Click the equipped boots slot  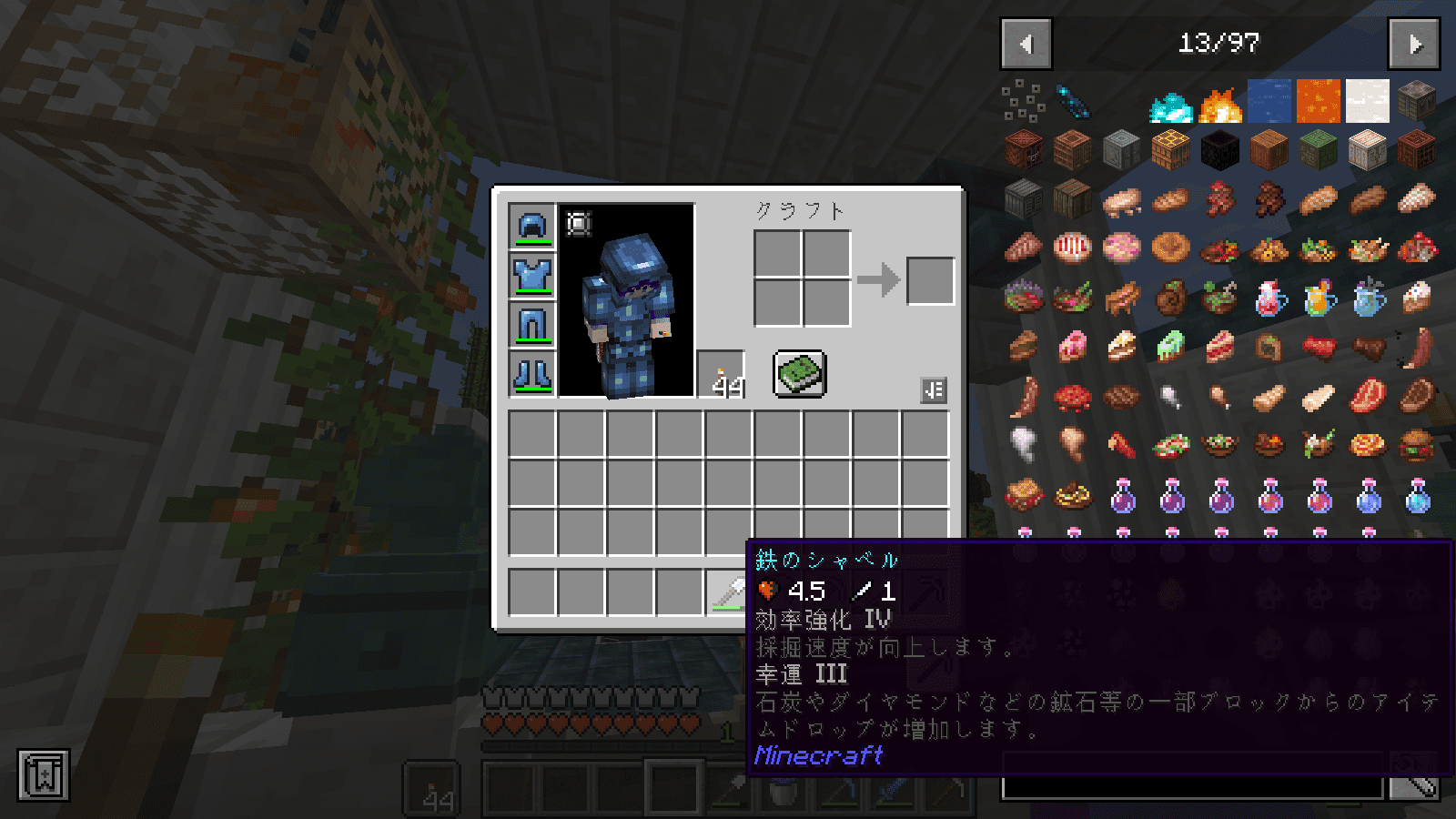point(532,374)
